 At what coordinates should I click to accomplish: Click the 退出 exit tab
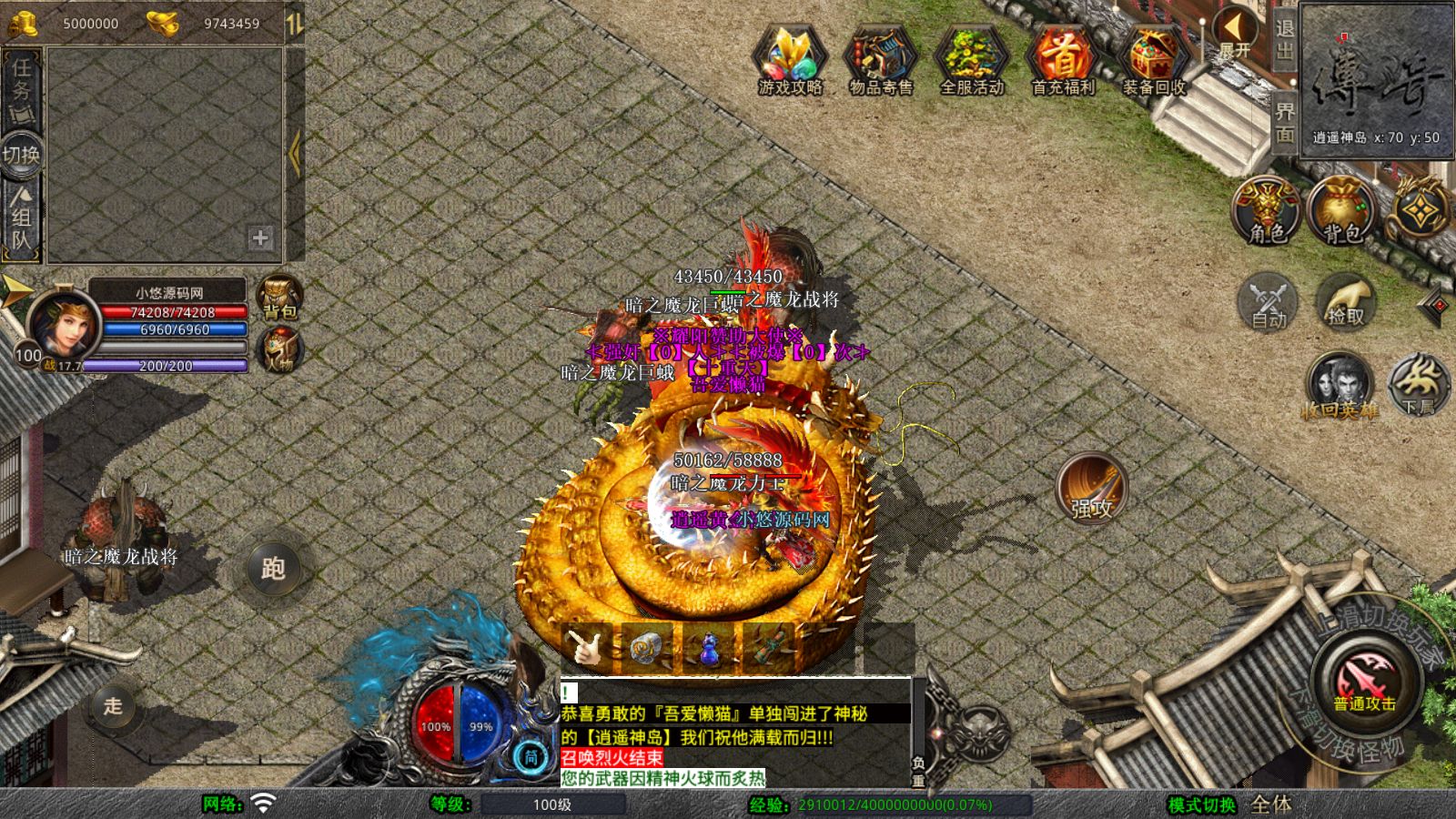pos(1284,42)
